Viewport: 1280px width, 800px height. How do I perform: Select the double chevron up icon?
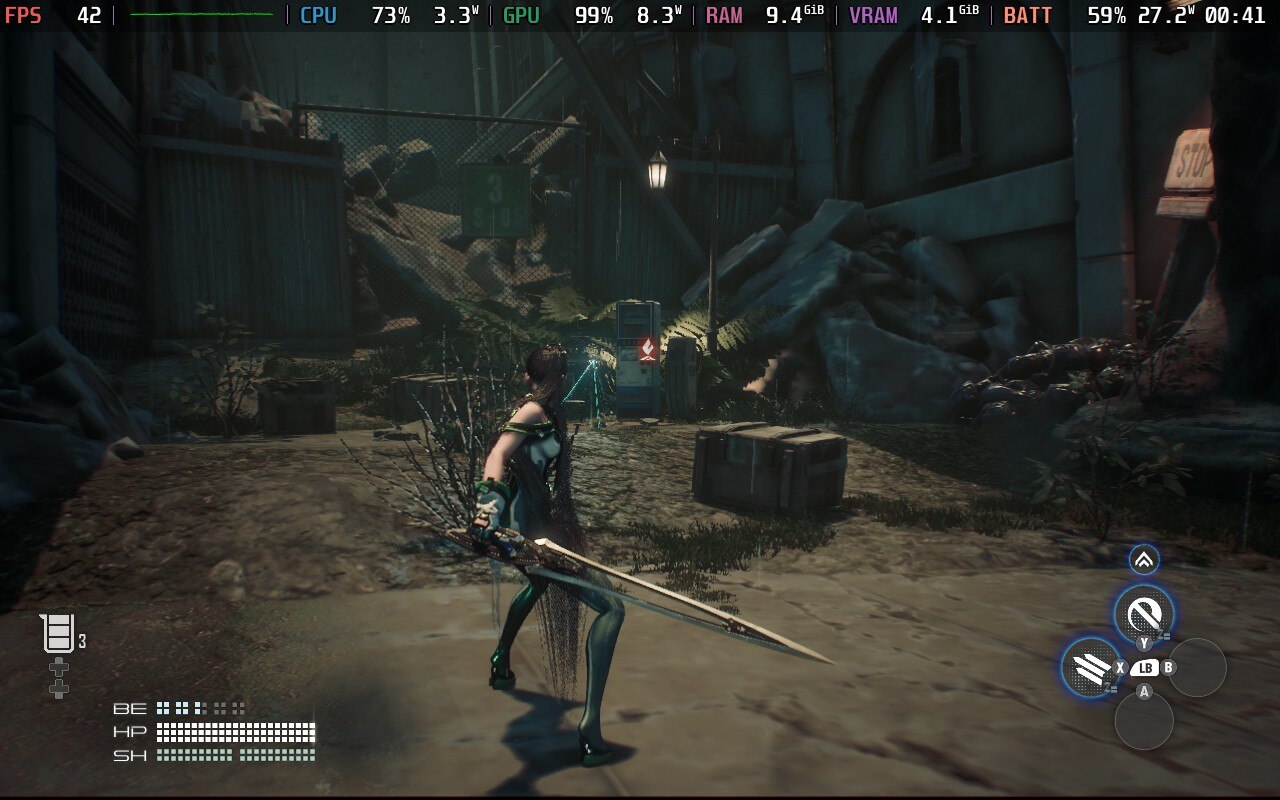click(1144, 560)
